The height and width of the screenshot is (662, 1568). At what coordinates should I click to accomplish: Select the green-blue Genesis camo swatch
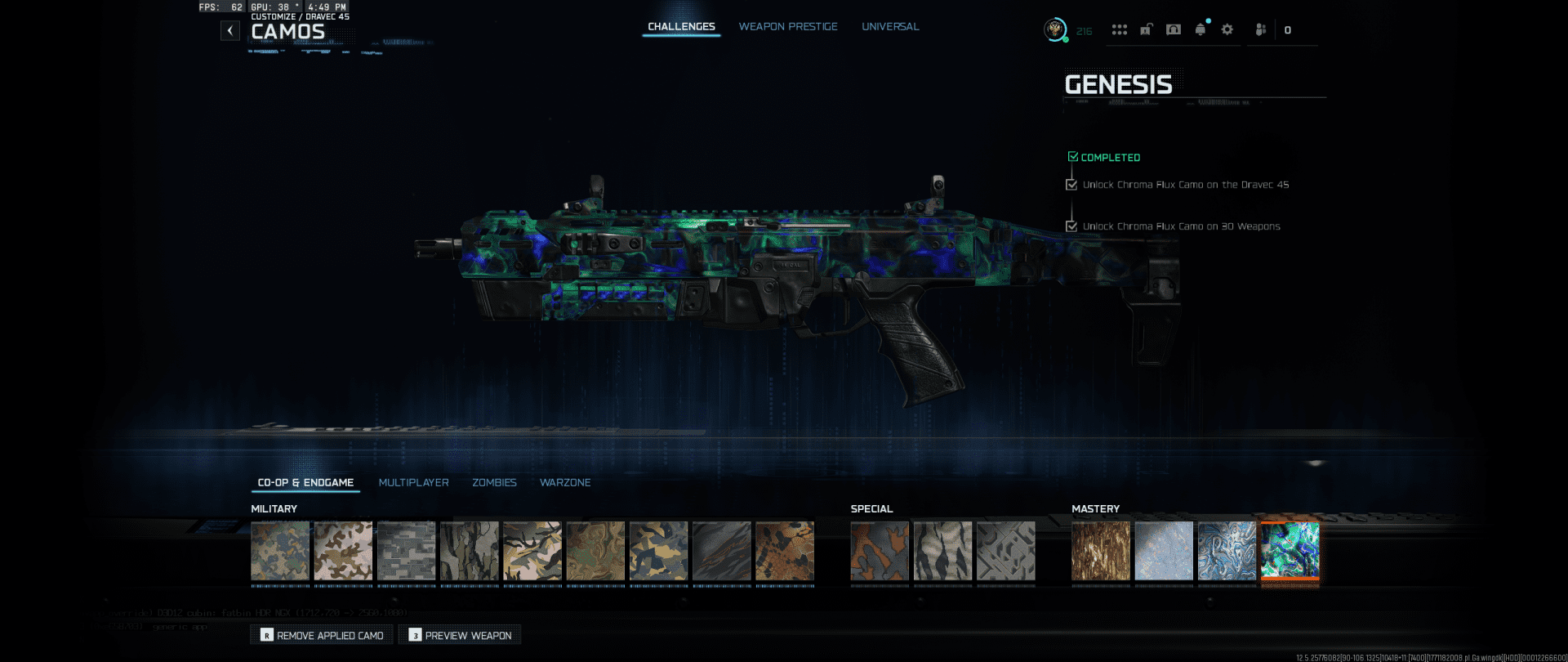[x=1290, y=551]
